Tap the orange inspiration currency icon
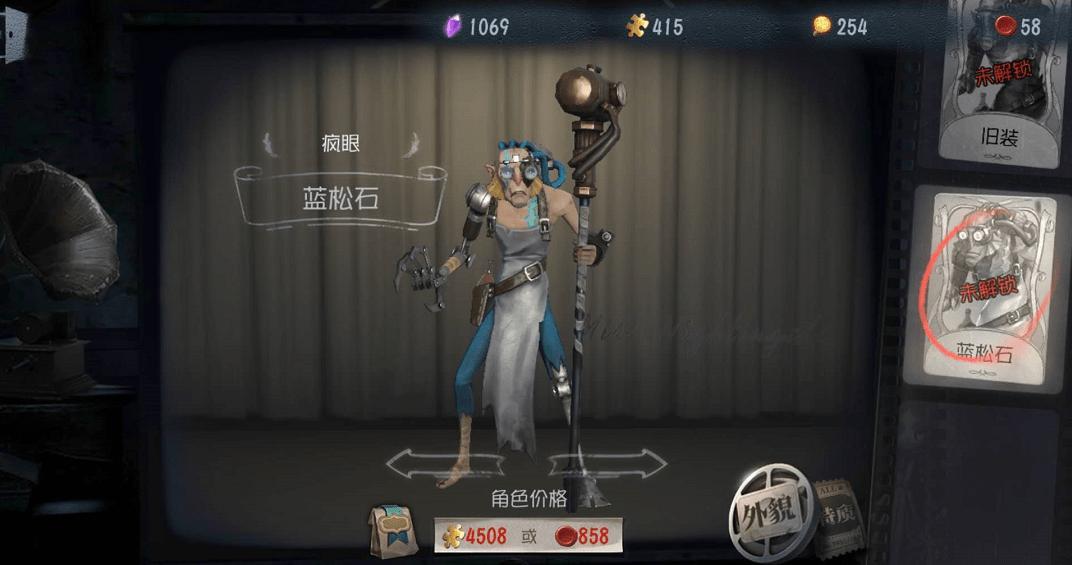1072x565 pixels. tap(822, 27)
